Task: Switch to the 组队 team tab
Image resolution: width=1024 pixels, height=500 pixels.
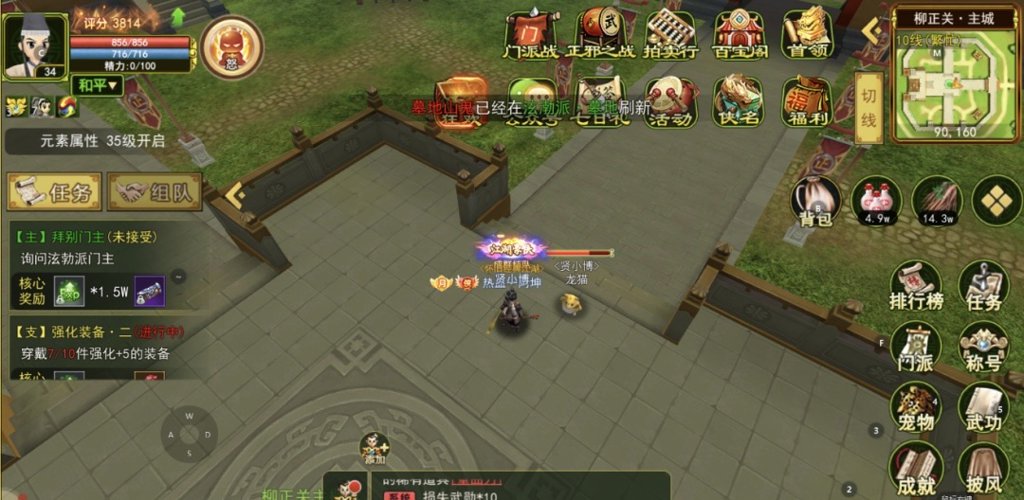Action: tap(155, 192)
